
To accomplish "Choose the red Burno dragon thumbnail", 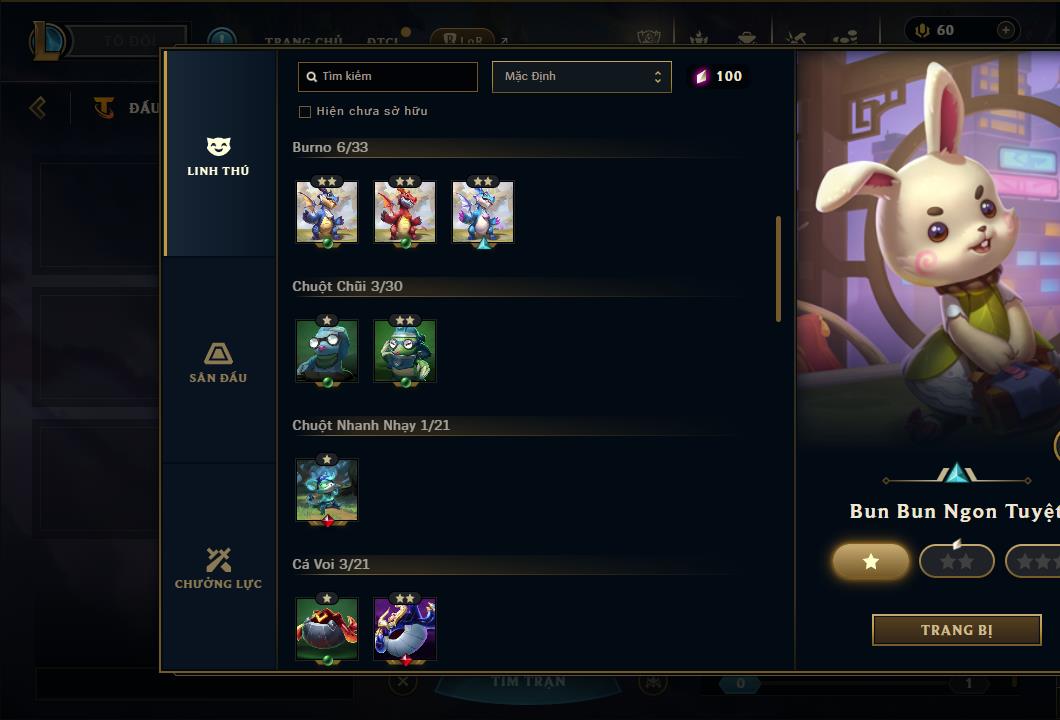I will pos(405,212).
